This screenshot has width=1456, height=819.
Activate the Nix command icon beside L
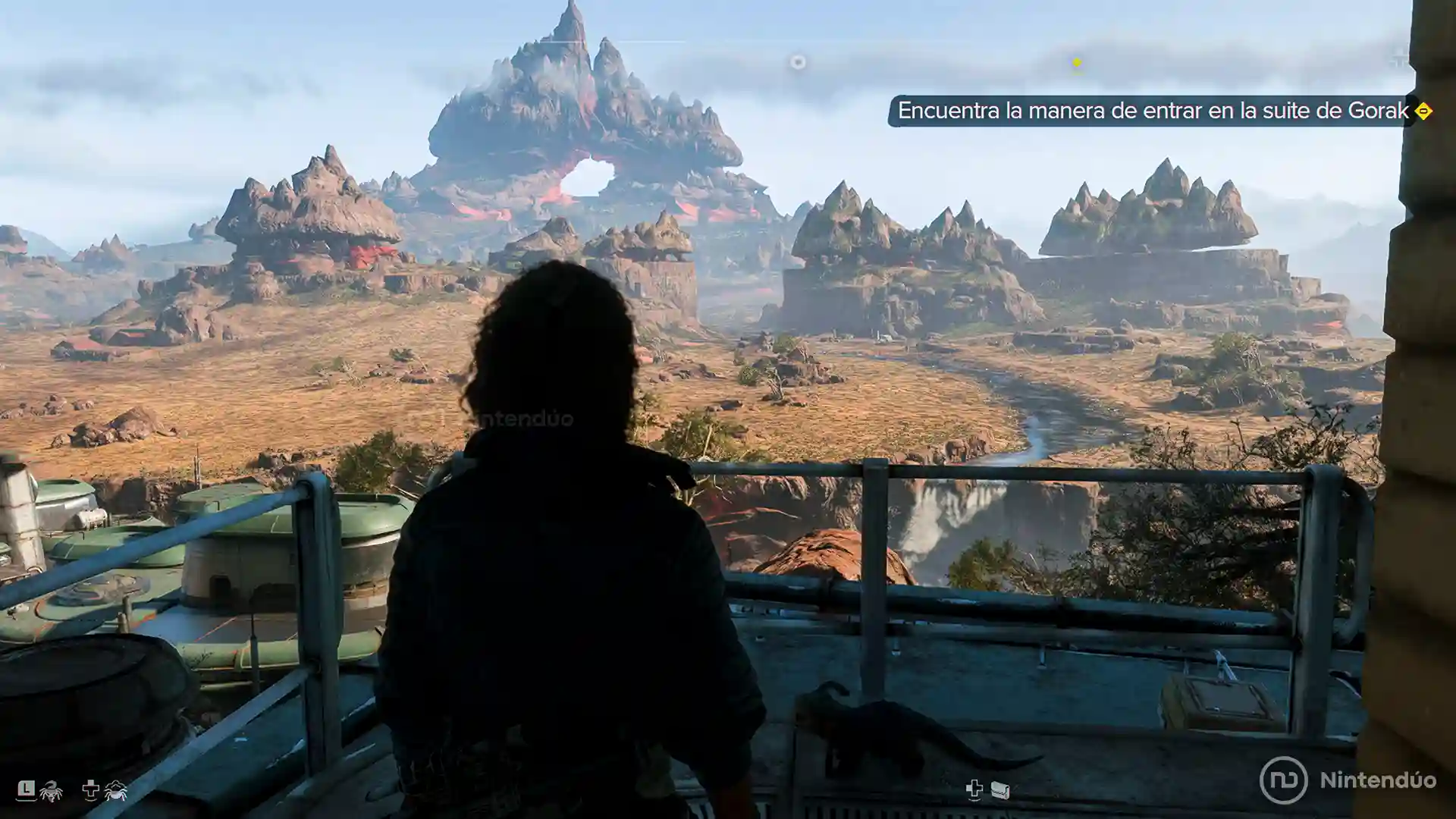pos(51,791)
